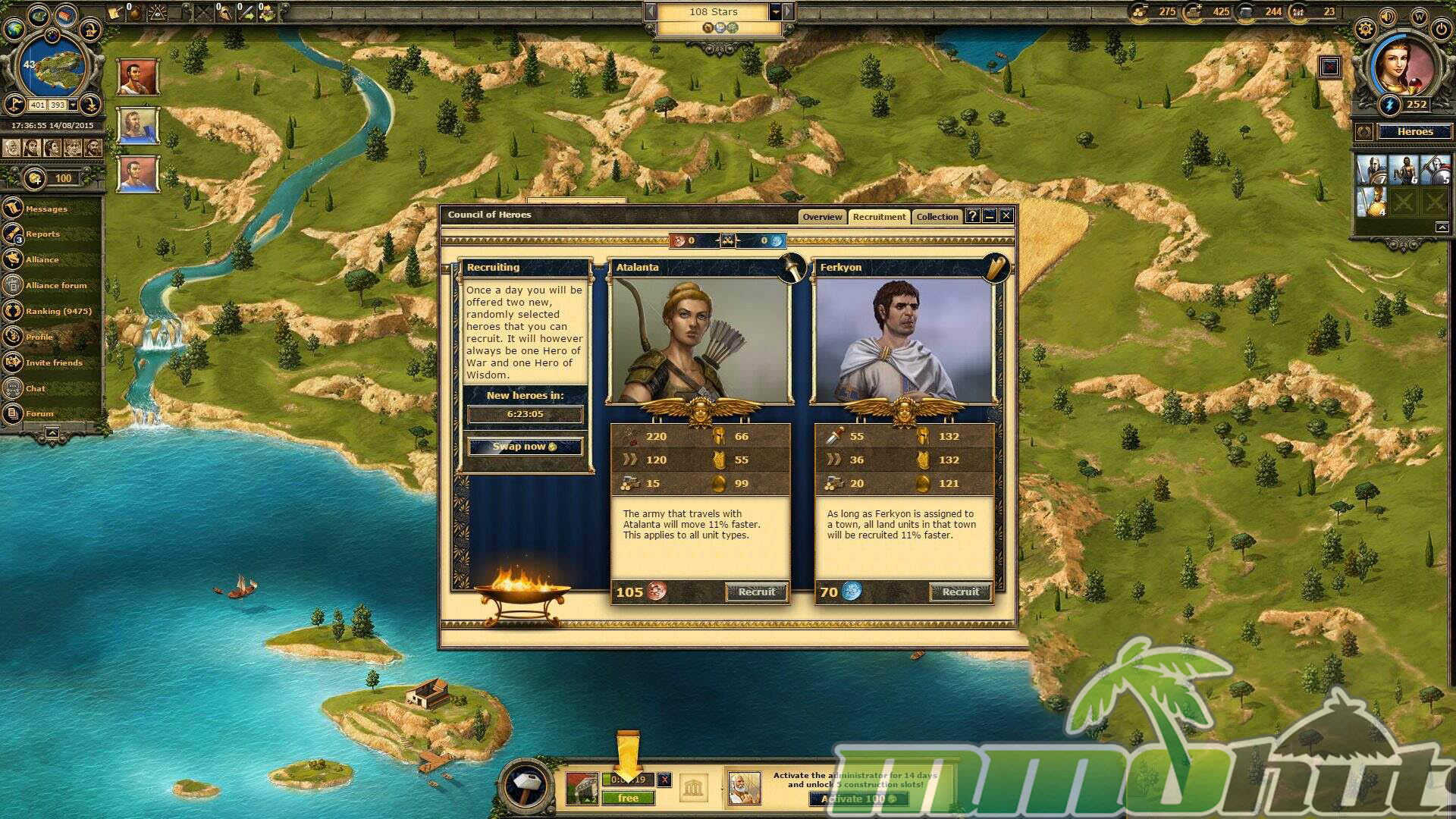Open the Profile page
Viewport: 1456px width, 819px height.
click(x=39, y=337)
